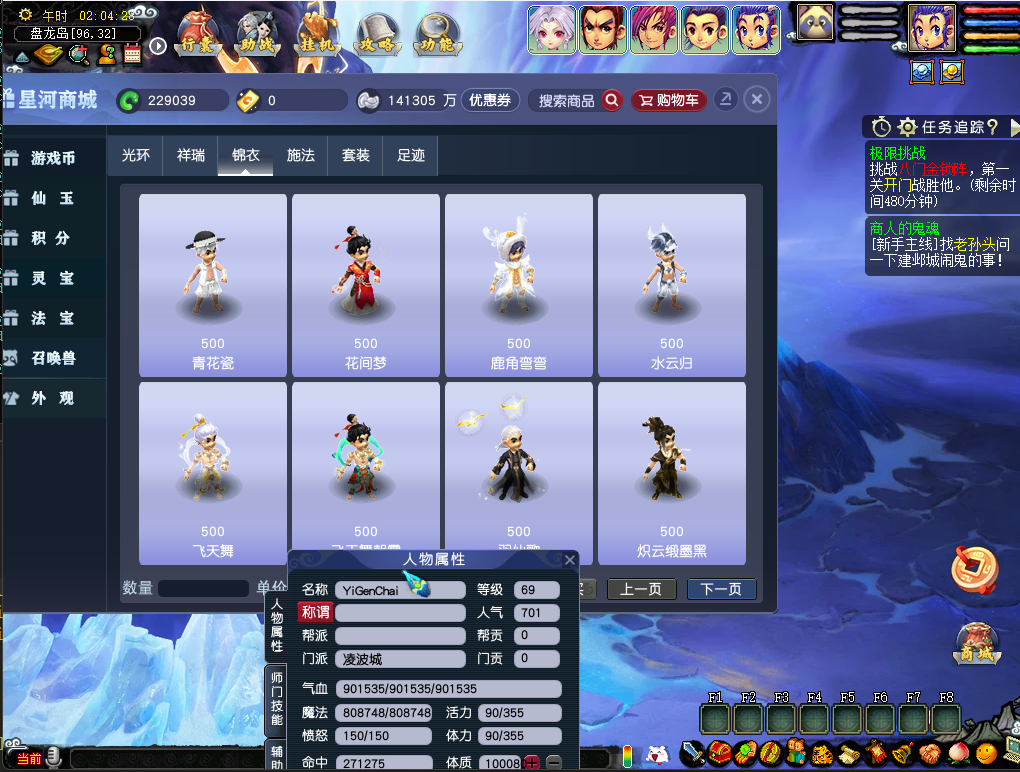Close the 人物属性 character panel
The width and height of the screenshot is (1020, 772).
click(x=570, y=560)
